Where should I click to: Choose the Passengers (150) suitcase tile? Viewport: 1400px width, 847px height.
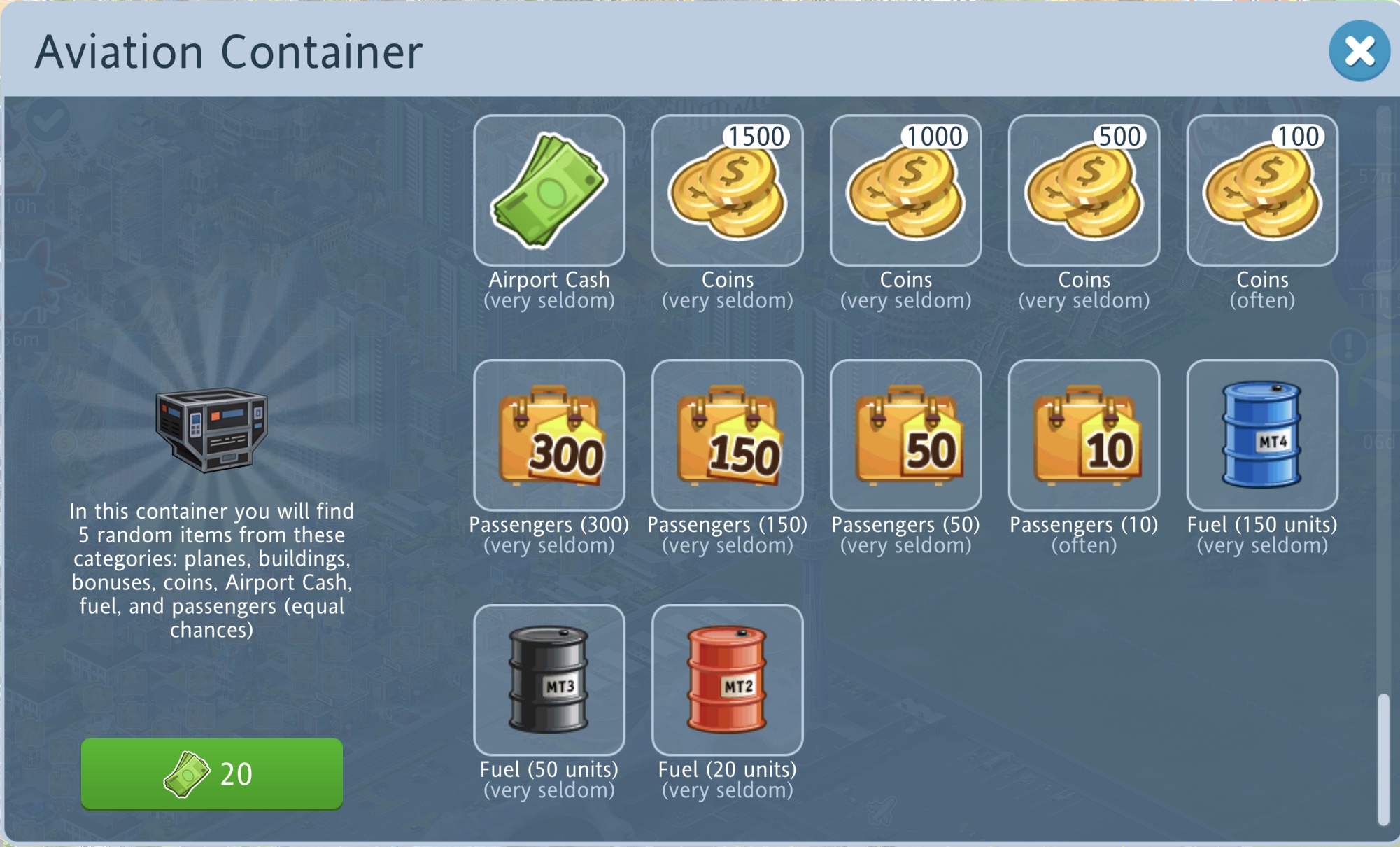tap(727, 435)
